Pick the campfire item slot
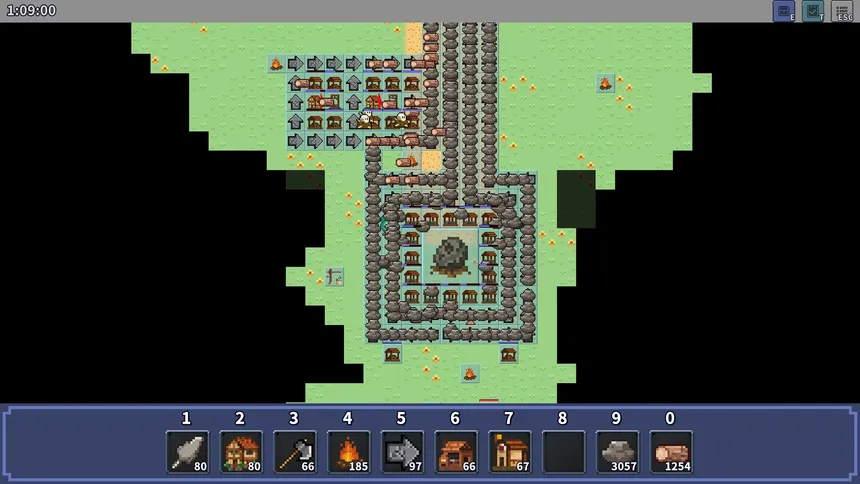This screenshot has width=860, height=484. [348, 452]
